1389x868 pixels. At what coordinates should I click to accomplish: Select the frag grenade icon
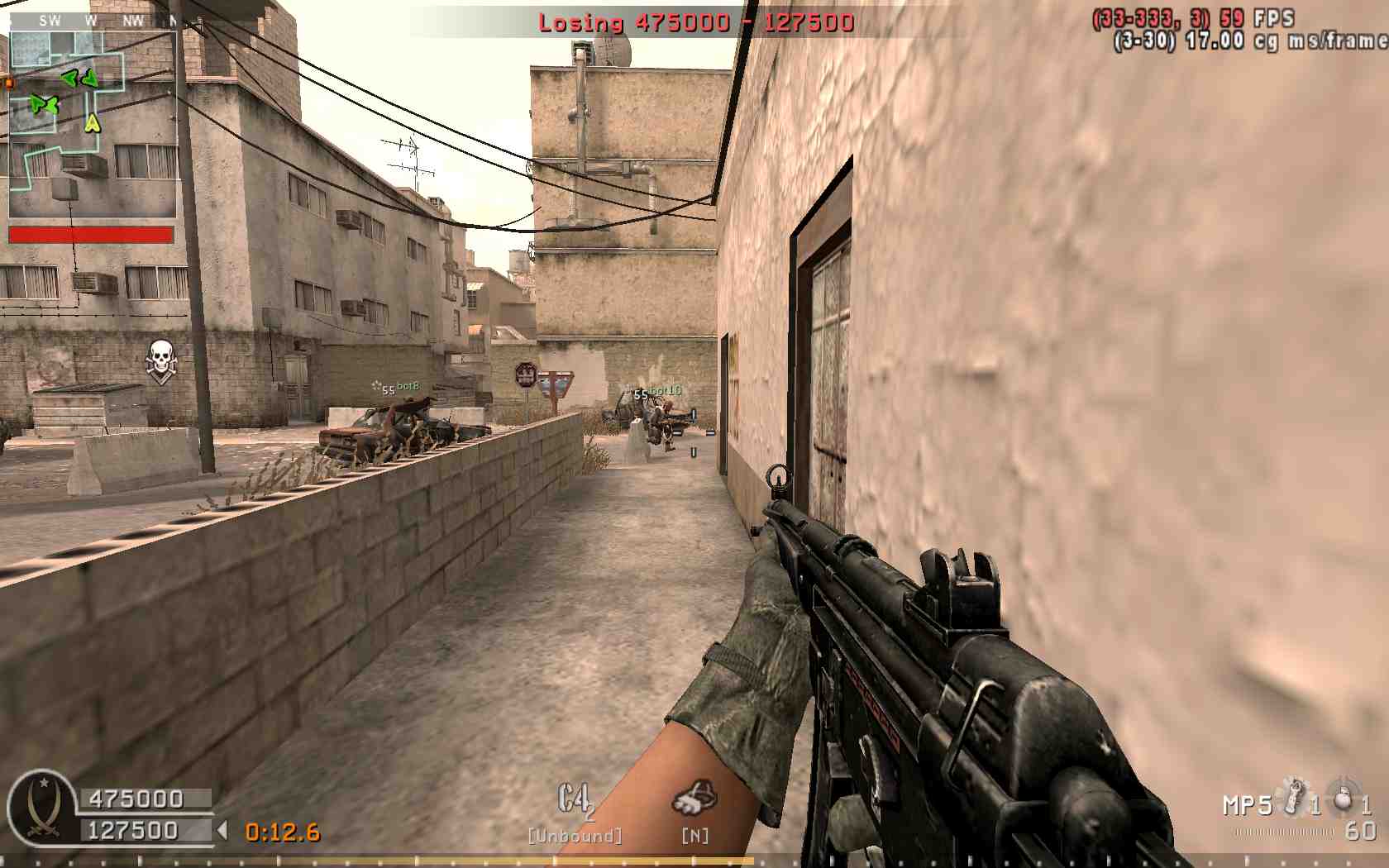pos(1343,798)
